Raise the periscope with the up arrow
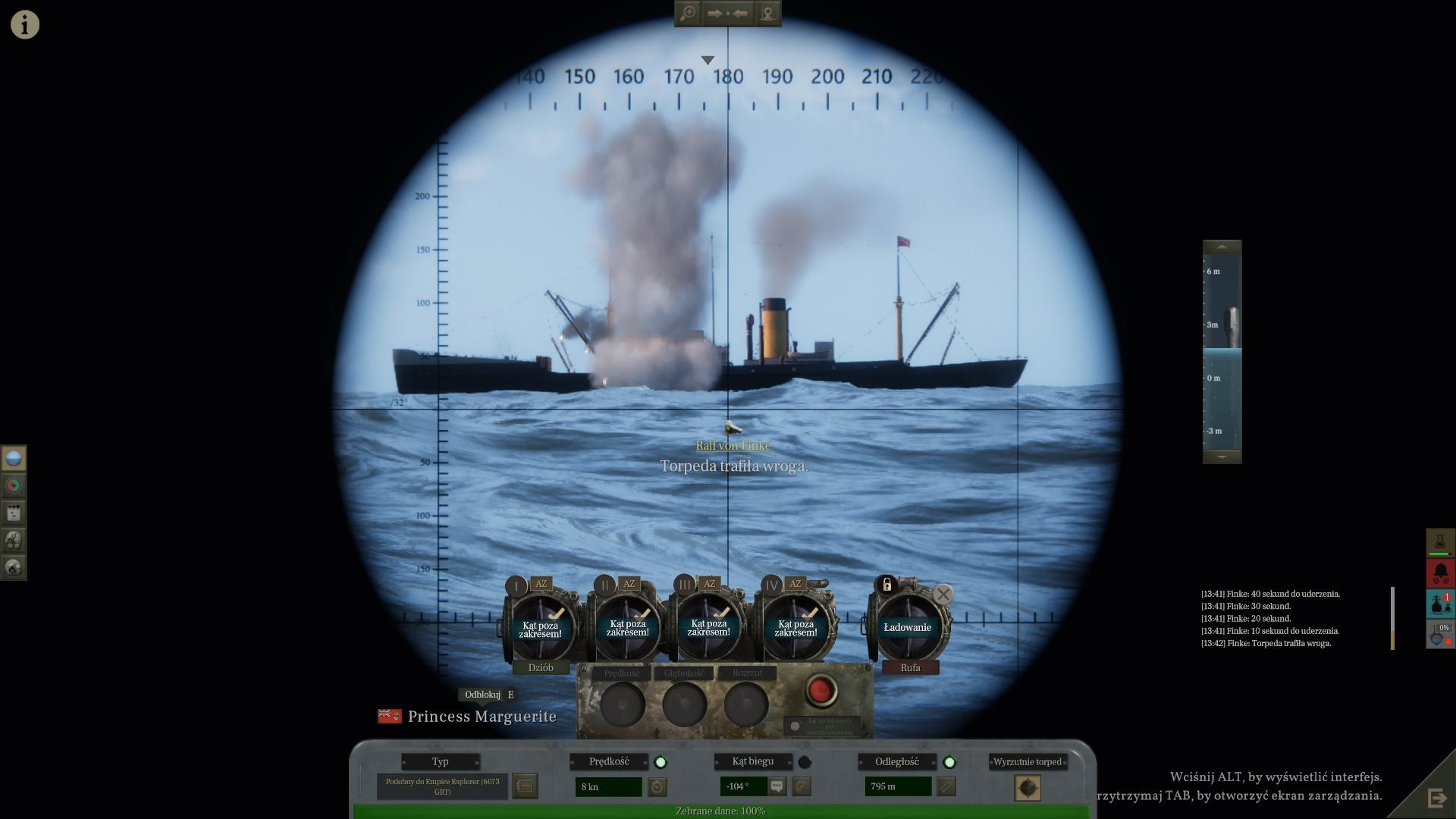This screenshot has height=819, width=1456. 1222,247
